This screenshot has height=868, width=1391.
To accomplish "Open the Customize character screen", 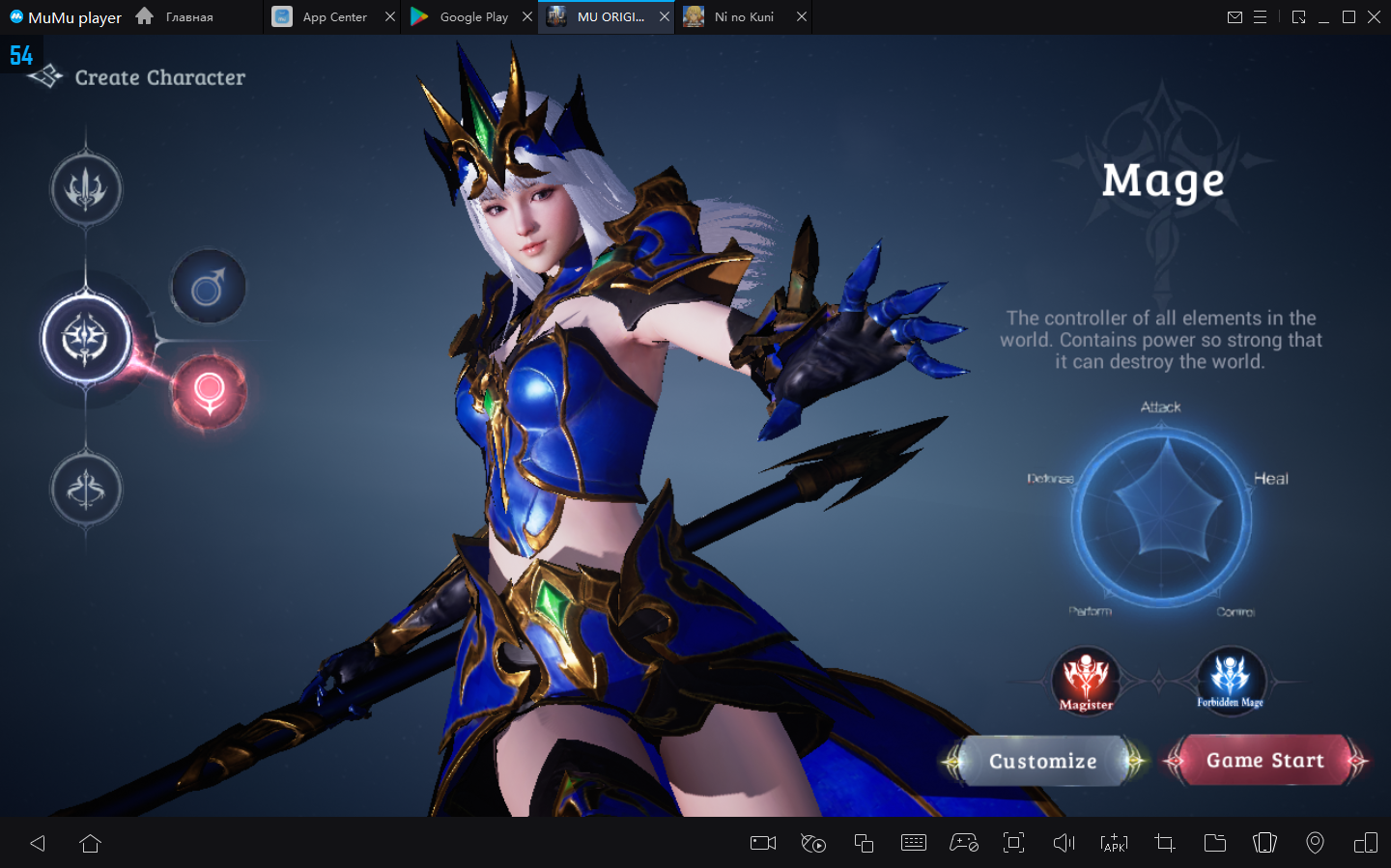I will 1043,762.
